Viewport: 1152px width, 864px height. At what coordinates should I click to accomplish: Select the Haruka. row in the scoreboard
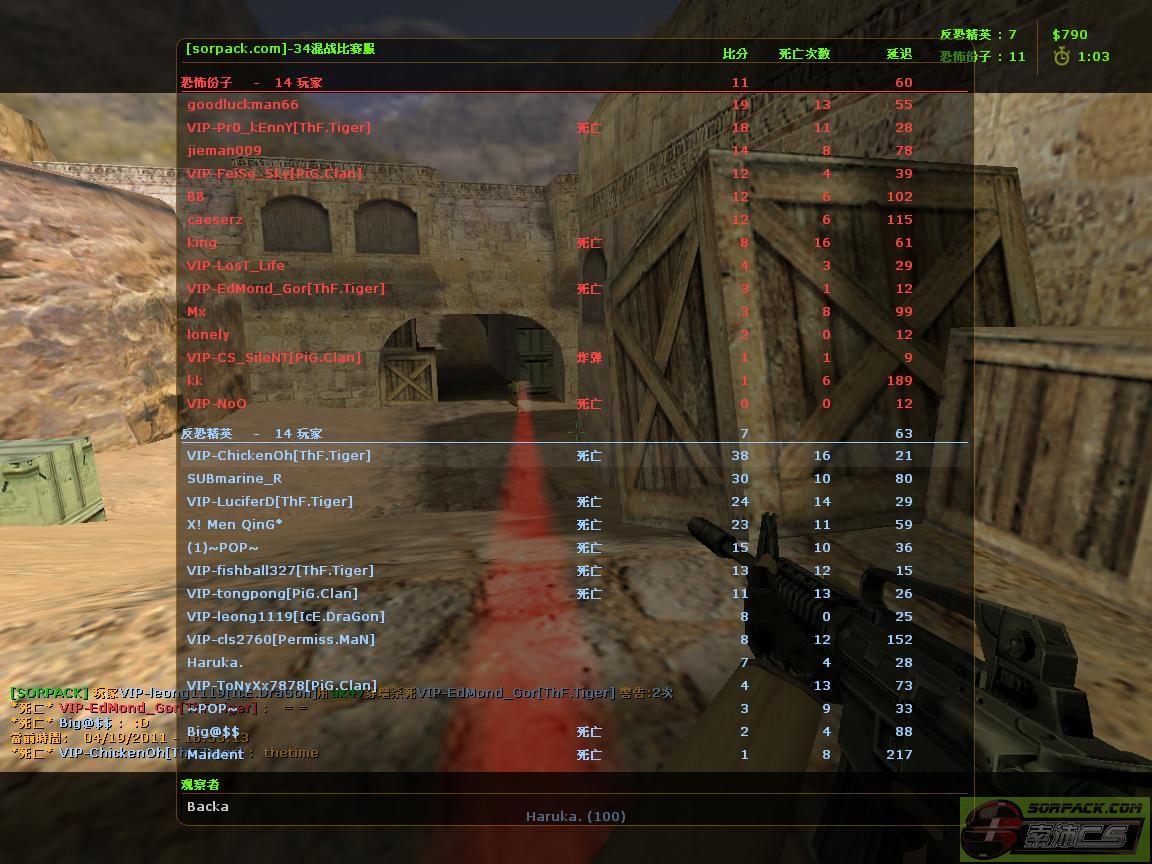click(215, 663)
